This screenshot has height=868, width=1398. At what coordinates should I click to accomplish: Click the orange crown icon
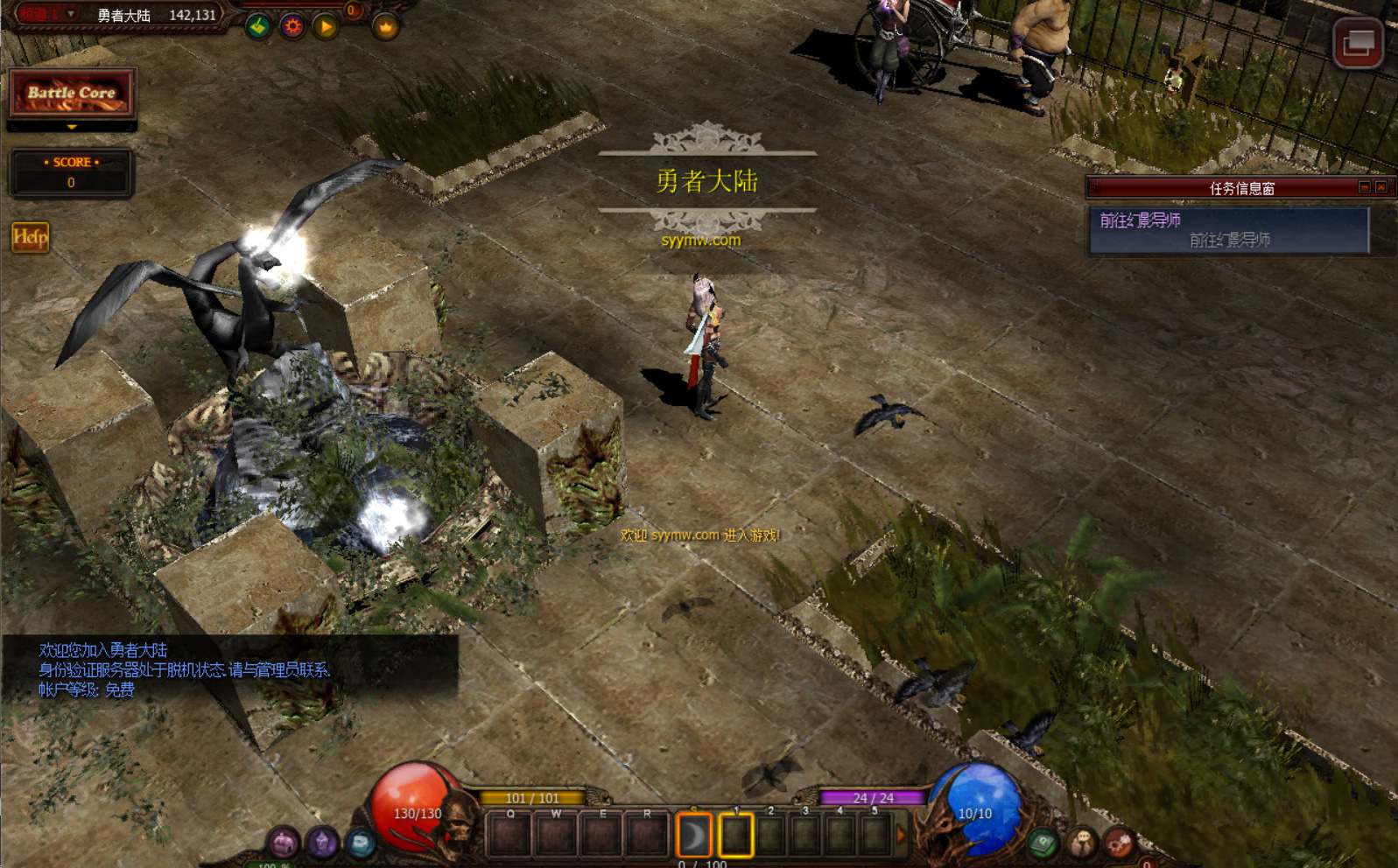tap(385, 28)
